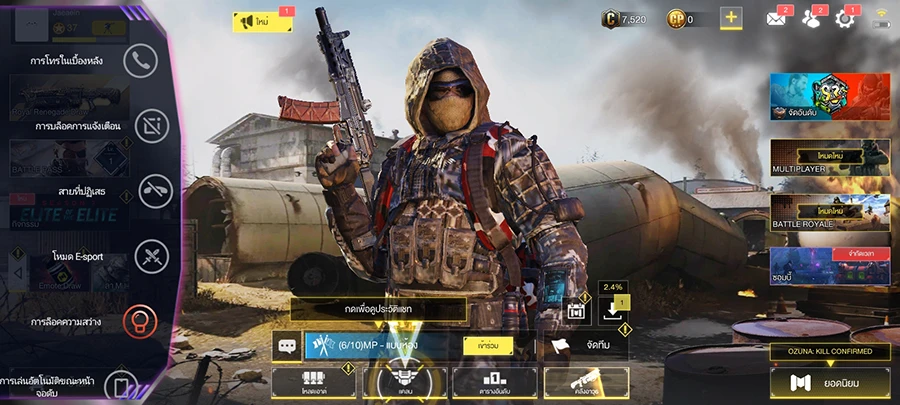This screenshot has height=405, width=900.
Task: Select the Multiplayer mode tile
Action: point(829,160)
